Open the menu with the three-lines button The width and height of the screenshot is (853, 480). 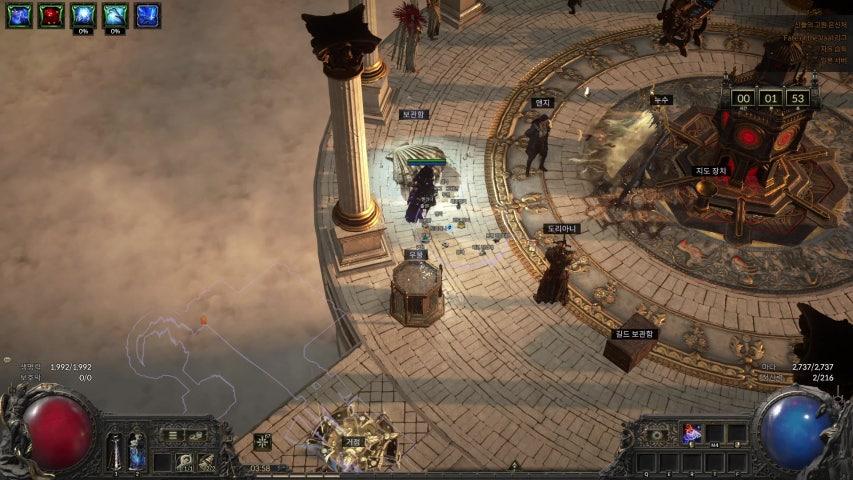(x=172, y=436)
